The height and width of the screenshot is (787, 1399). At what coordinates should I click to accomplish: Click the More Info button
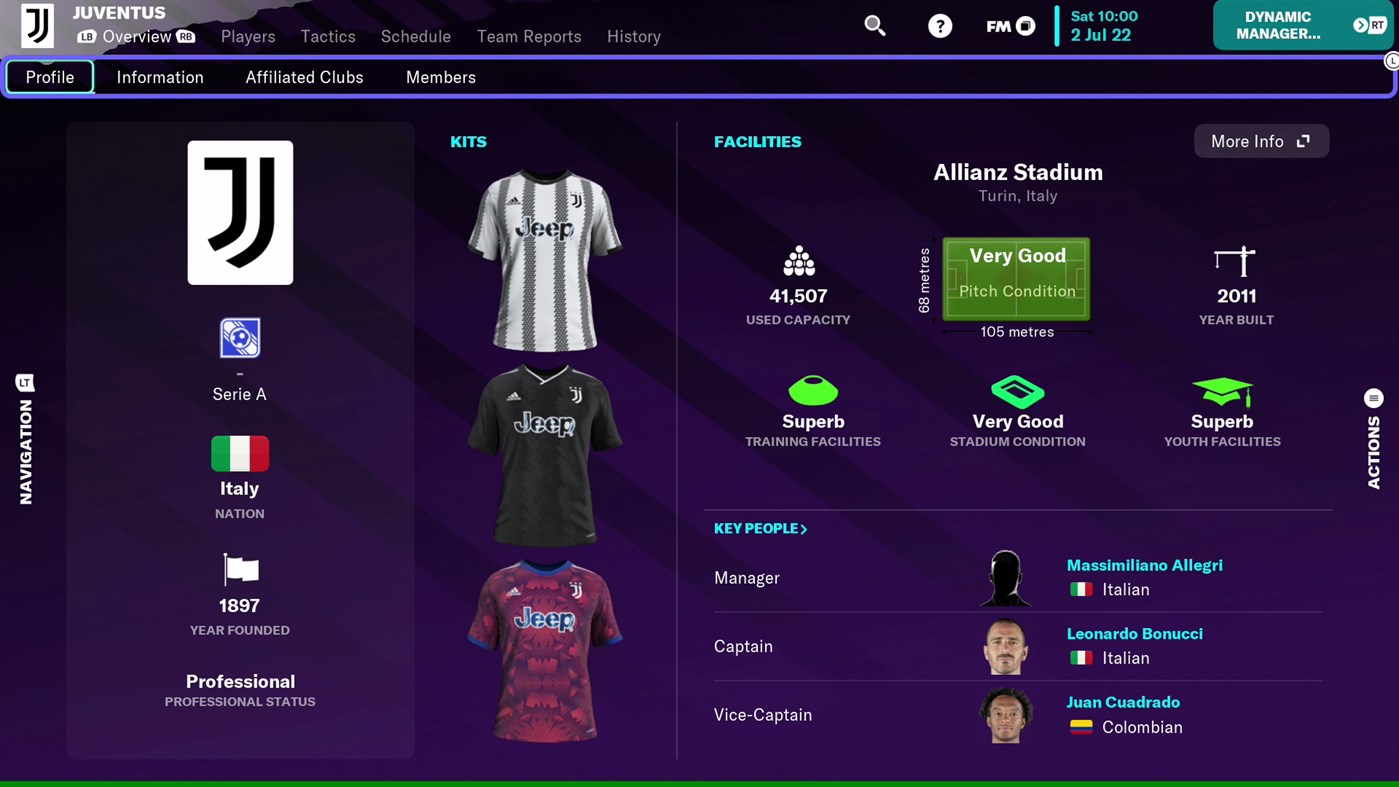(x=1261, y=141)
